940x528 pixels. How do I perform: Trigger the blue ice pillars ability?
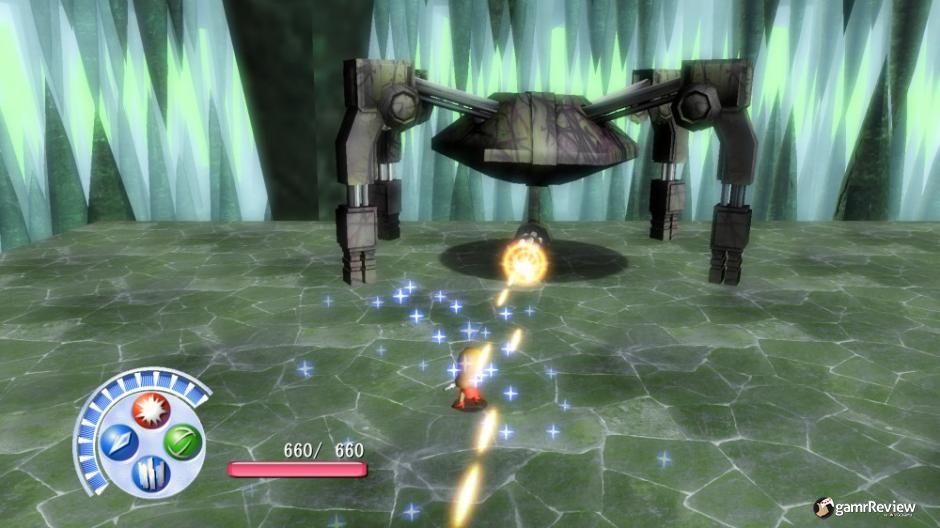152,471
